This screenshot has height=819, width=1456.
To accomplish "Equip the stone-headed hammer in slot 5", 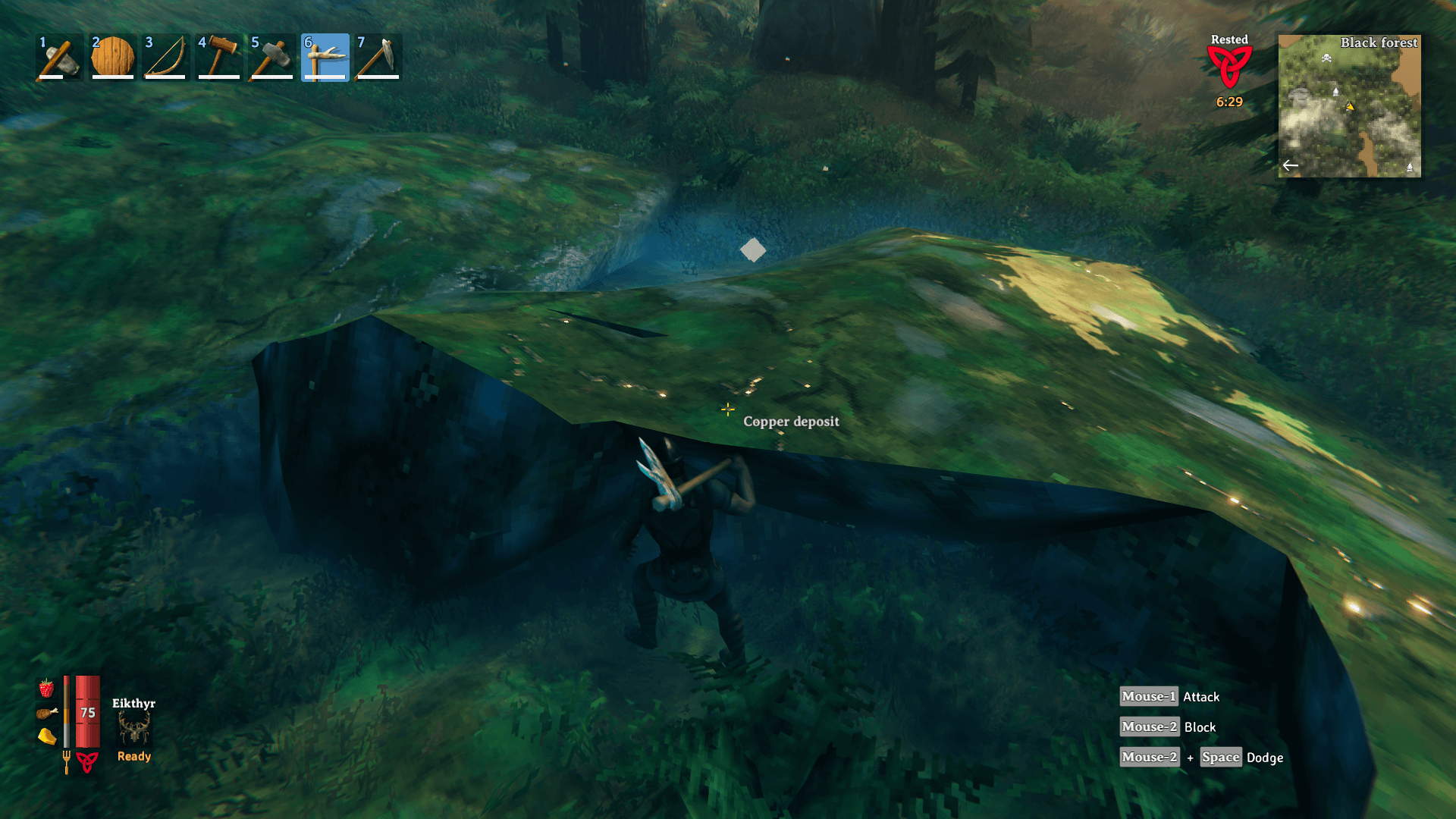I will tap(272, 58).
